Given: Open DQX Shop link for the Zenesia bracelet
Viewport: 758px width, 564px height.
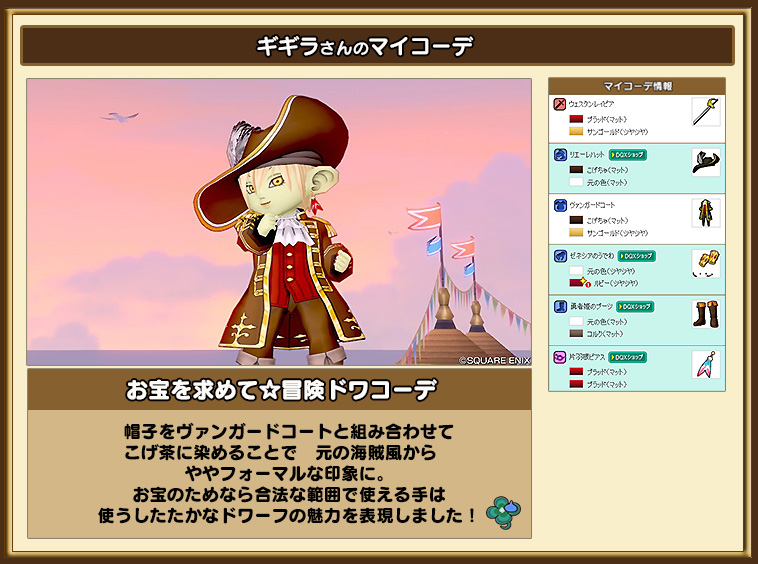Looking at the screenshot, I should pyautogui.click(x=636, y=256).
